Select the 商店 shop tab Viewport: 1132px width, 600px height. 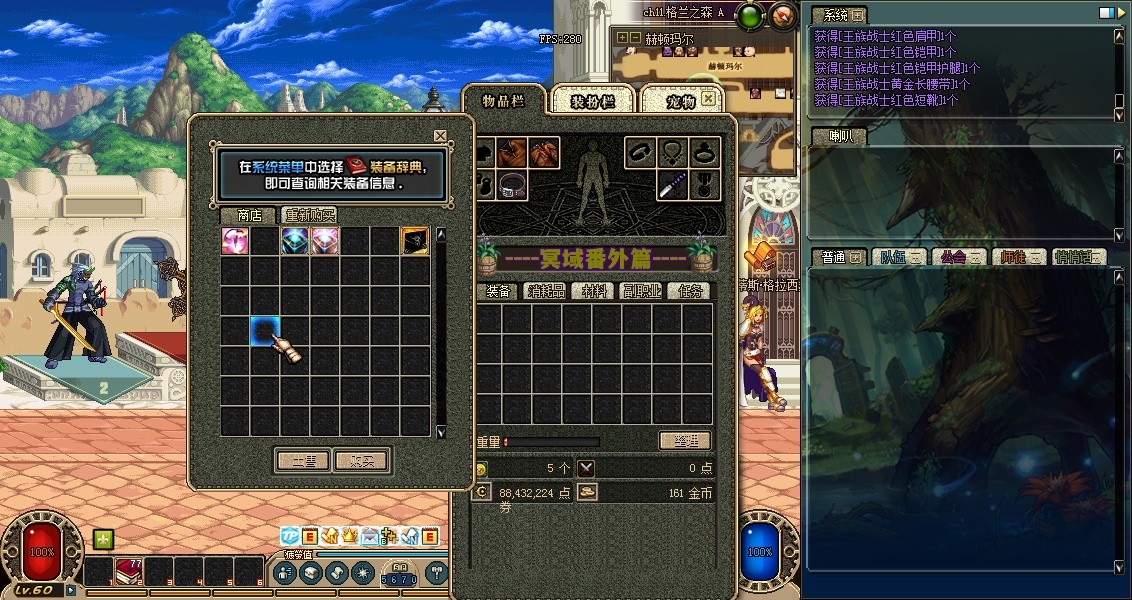(249, 215)
